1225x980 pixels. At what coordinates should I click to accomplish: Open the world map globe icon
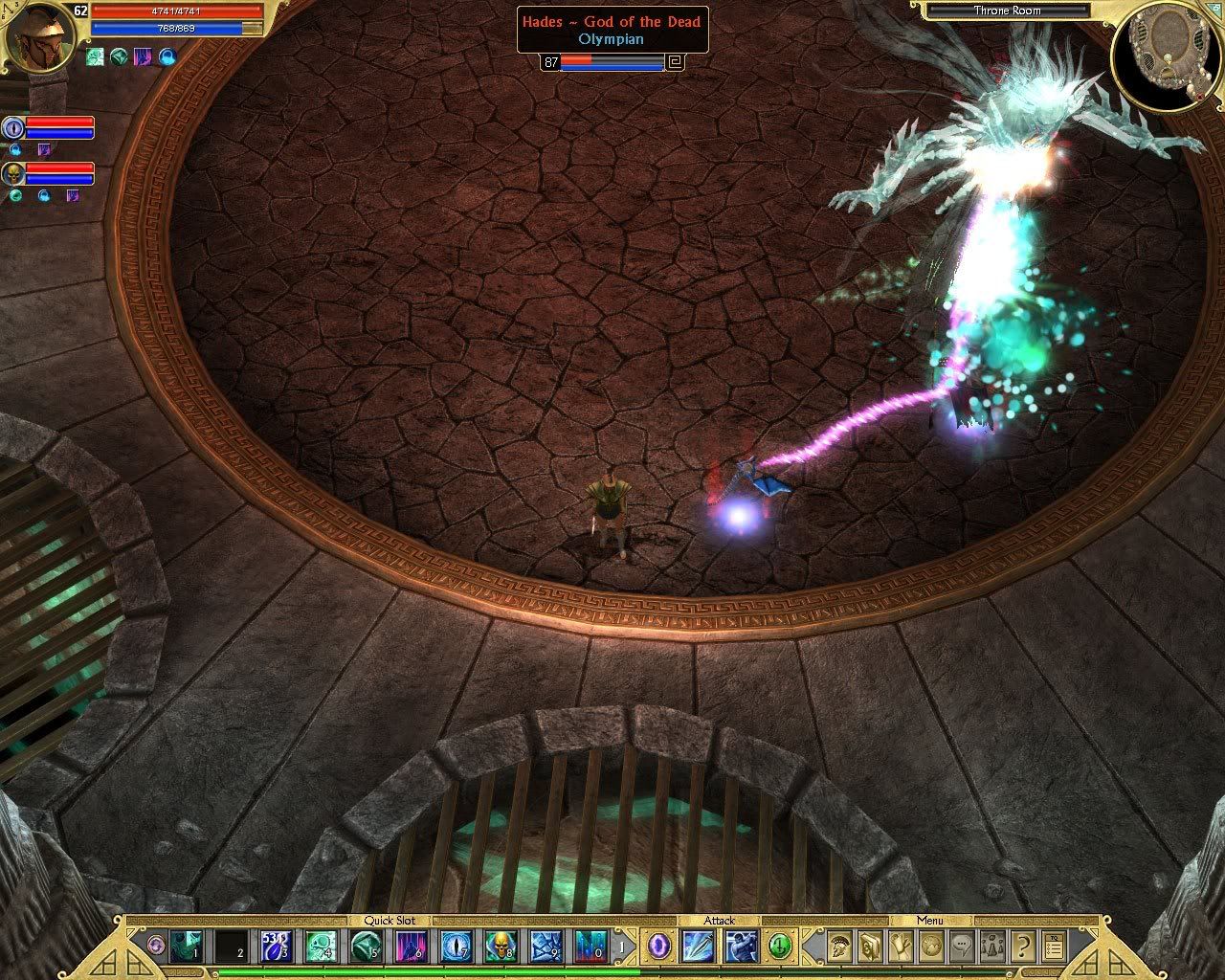click(931, 947)
